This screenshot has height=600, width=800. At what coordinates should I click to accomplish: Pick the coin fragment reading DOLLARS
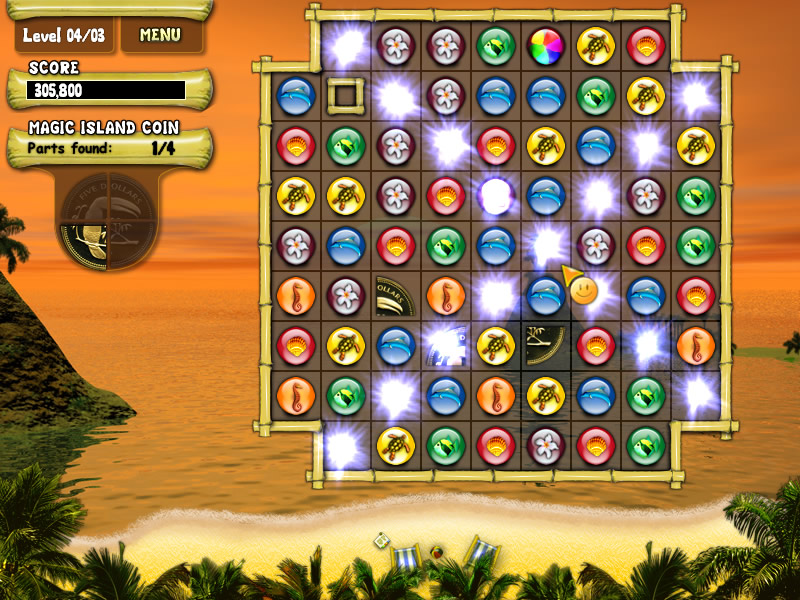click(396, 295)
